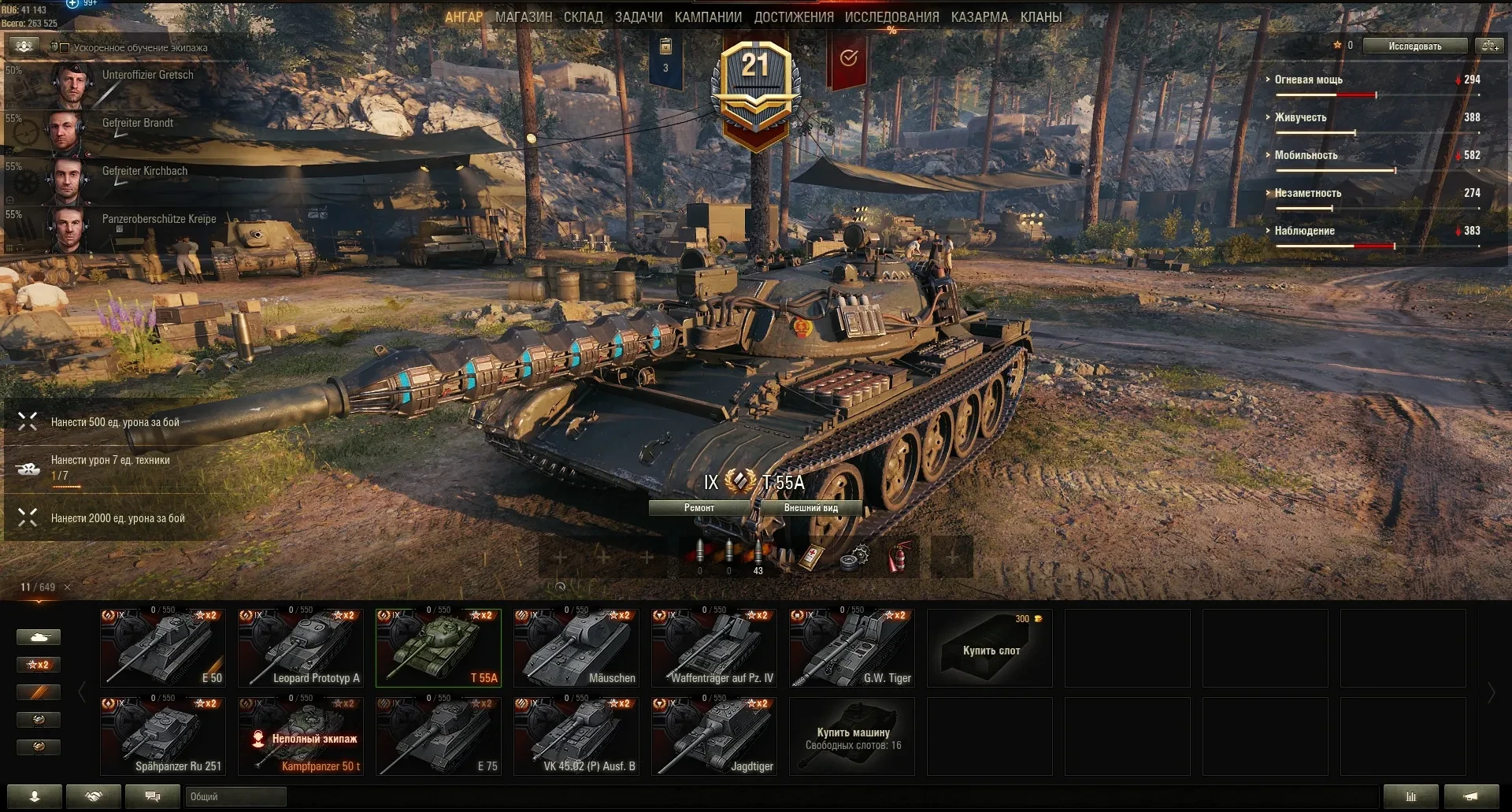Image resolution: width=1512 pixels, height=812 pixels.
Task: Buy a new slot via Купить слот
Action: tap(990, 649)
